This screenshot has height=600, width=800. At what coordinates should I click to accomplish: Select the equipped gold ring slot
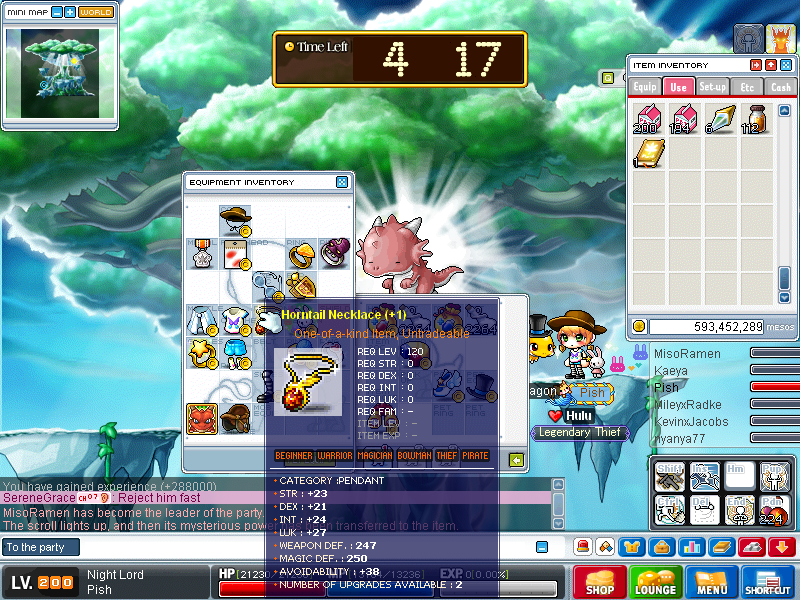pos(302,254)
